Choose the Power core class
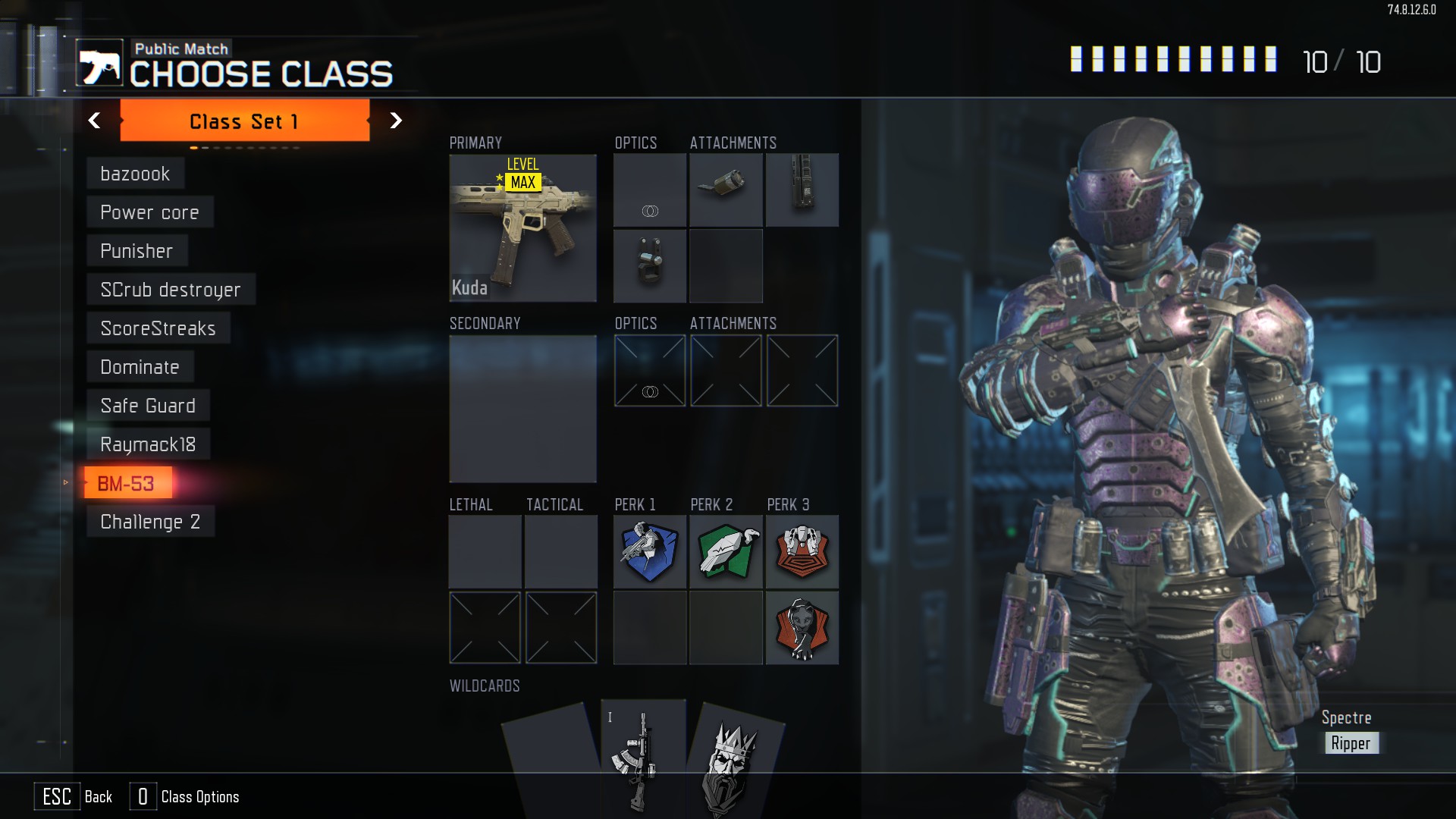Image resolution: width=1456 pixels, height=819 pixels. coord(149,212)
